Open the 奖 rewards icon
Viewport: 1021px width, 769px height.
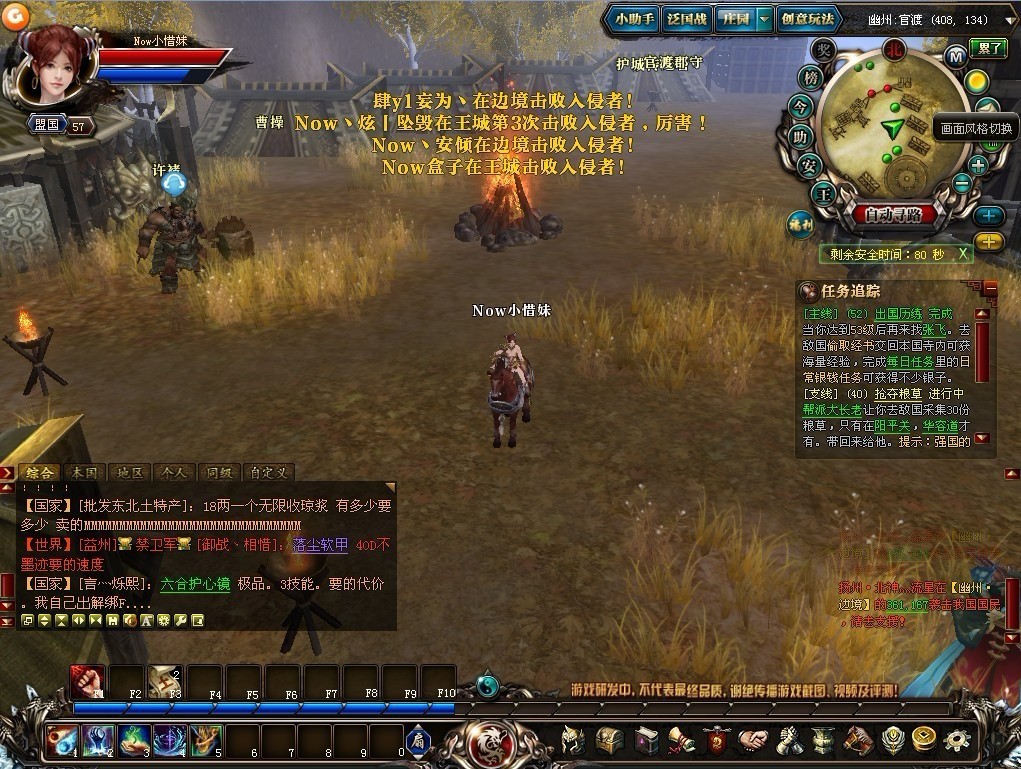(823, 51)
